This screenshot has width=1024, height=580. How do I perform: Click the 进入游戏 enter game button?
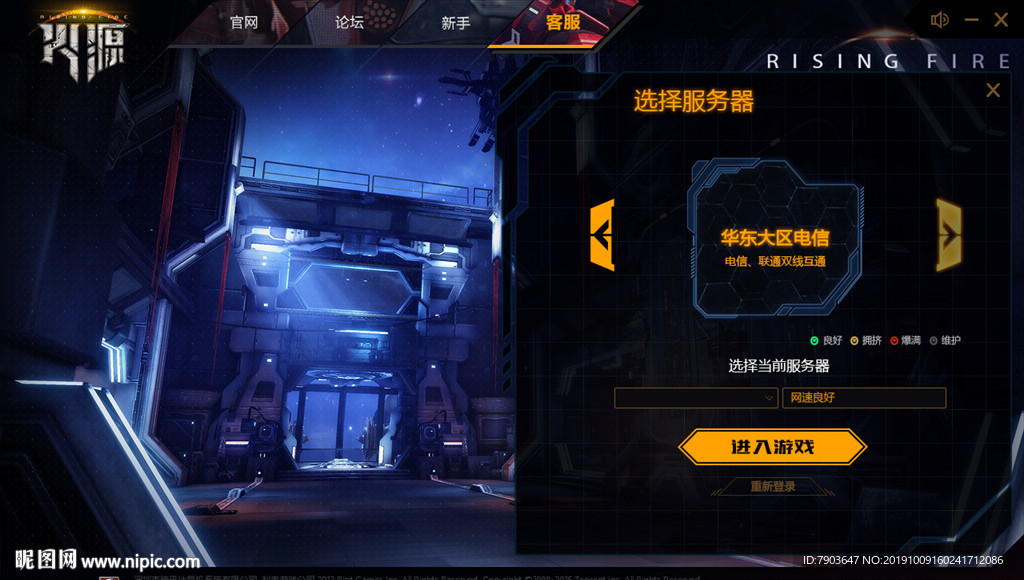pyautogui.click(x=772, y=447)
